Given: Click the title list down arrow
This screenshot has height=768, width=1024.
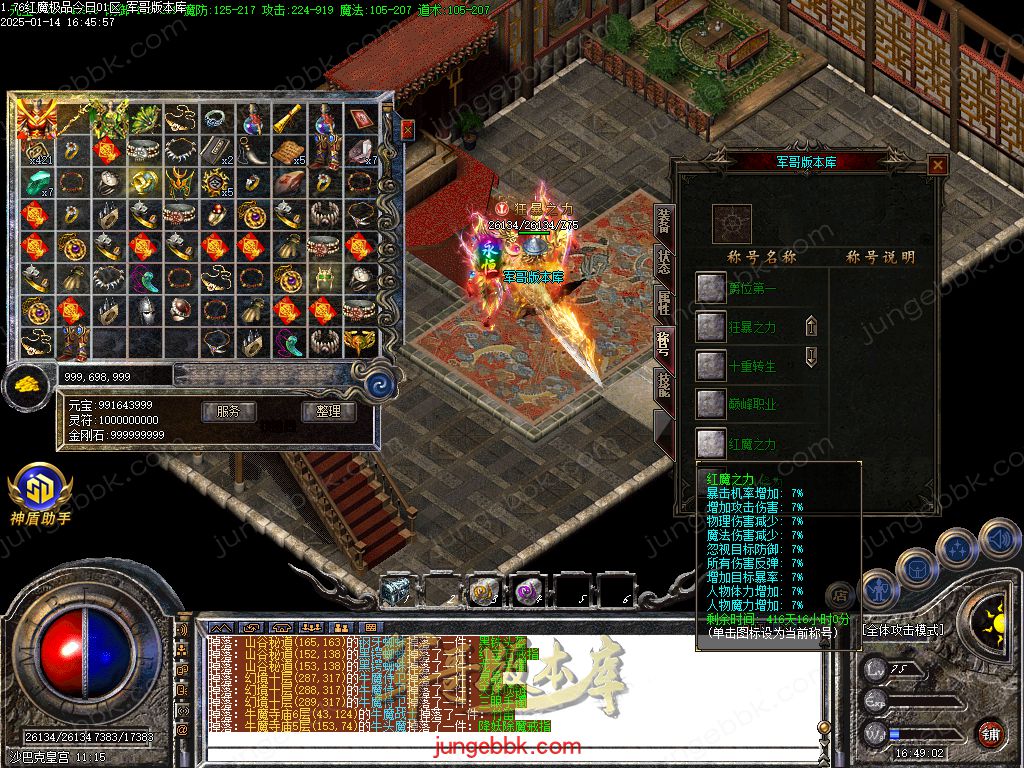Looking at the screenshot, I should 811,356.
